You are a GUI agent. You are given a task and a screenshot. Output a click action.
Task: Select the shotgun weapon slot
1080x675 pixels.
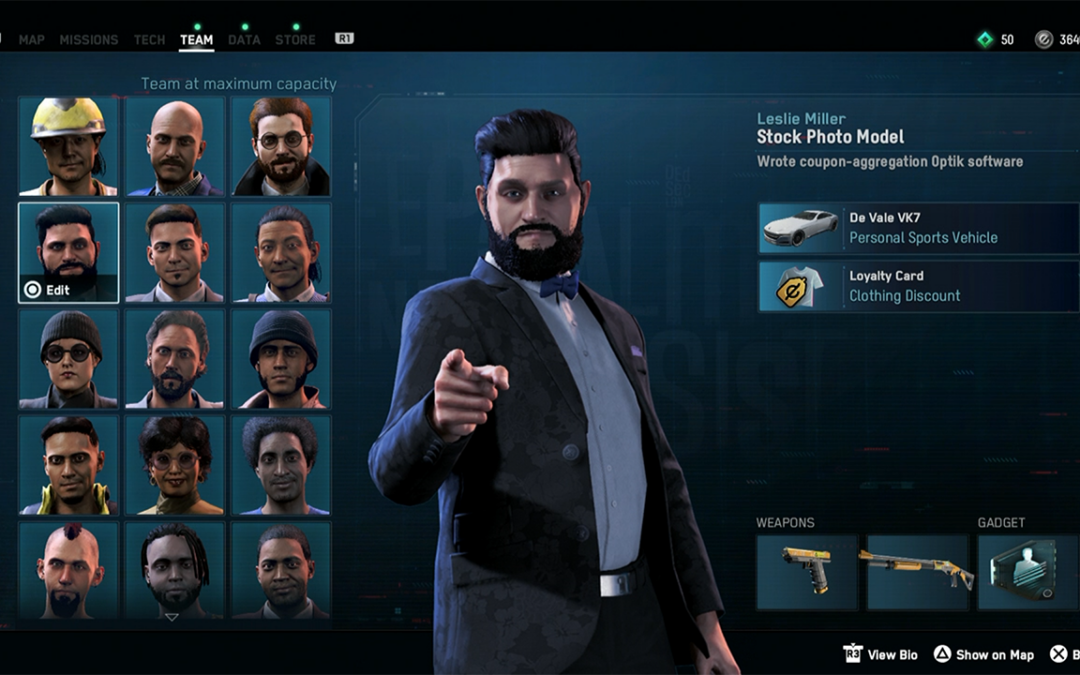point(917,572)
